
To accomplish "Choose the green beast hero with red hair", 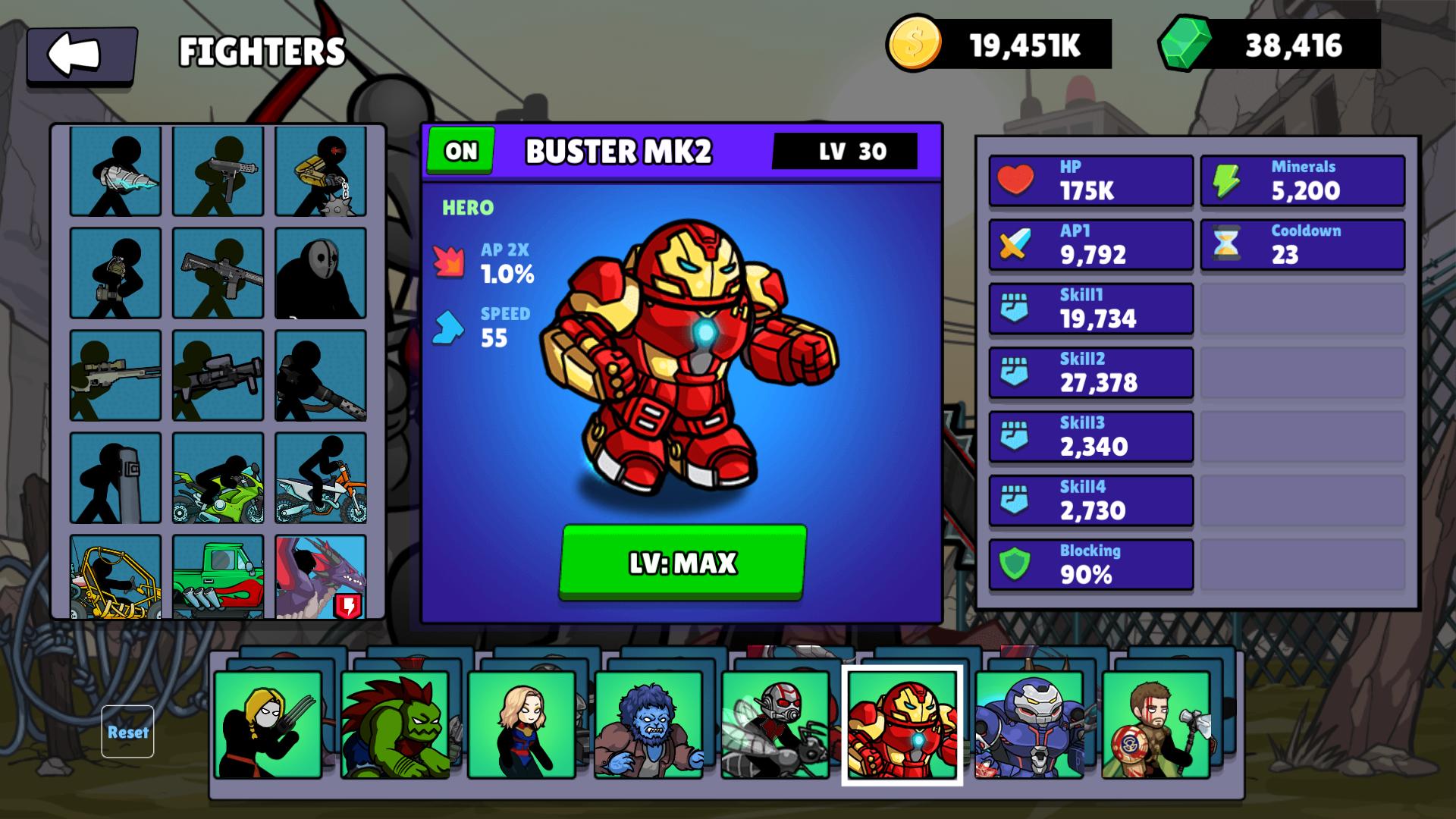I will 394,725.
